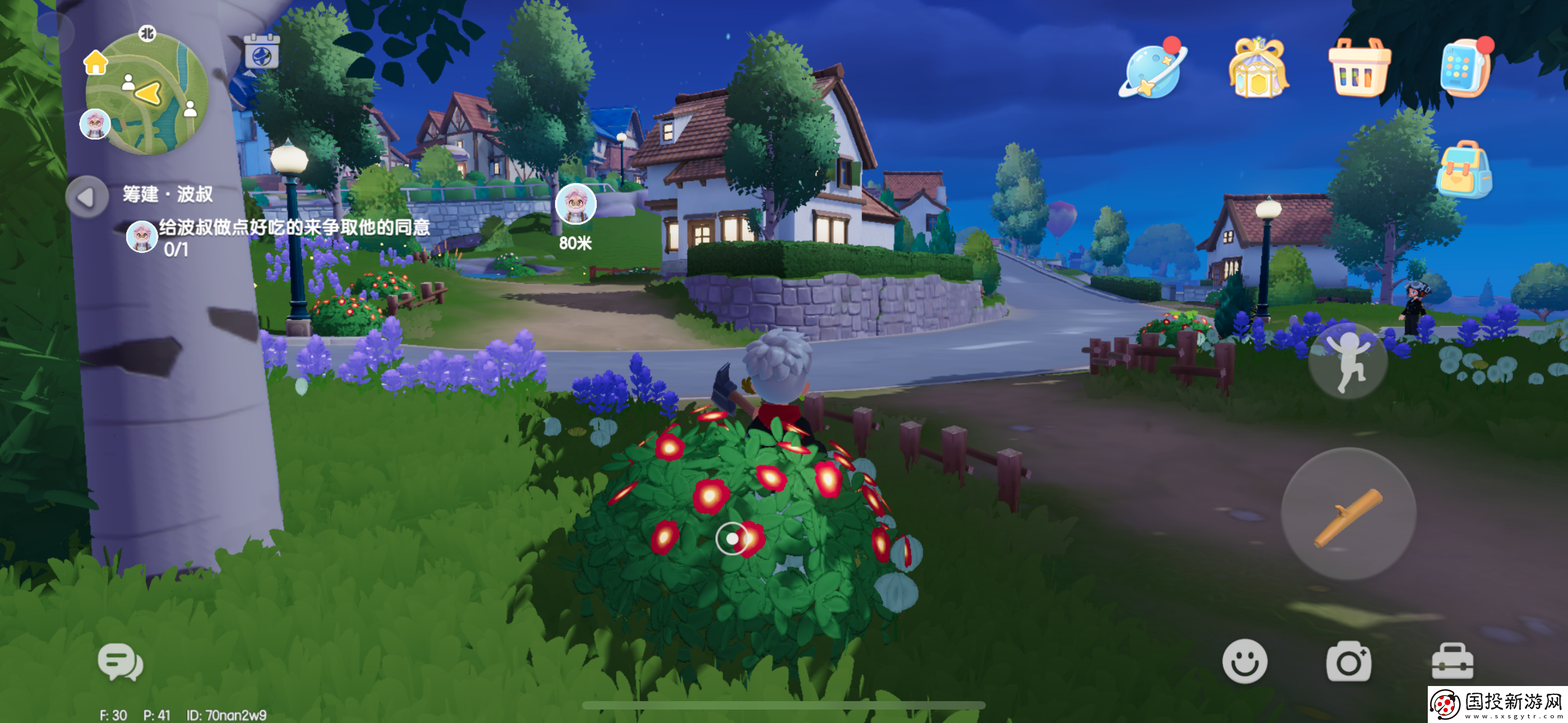The image size is (1568, 723).
Task: Open the calendar globe icon
Action: coord(262,53)
